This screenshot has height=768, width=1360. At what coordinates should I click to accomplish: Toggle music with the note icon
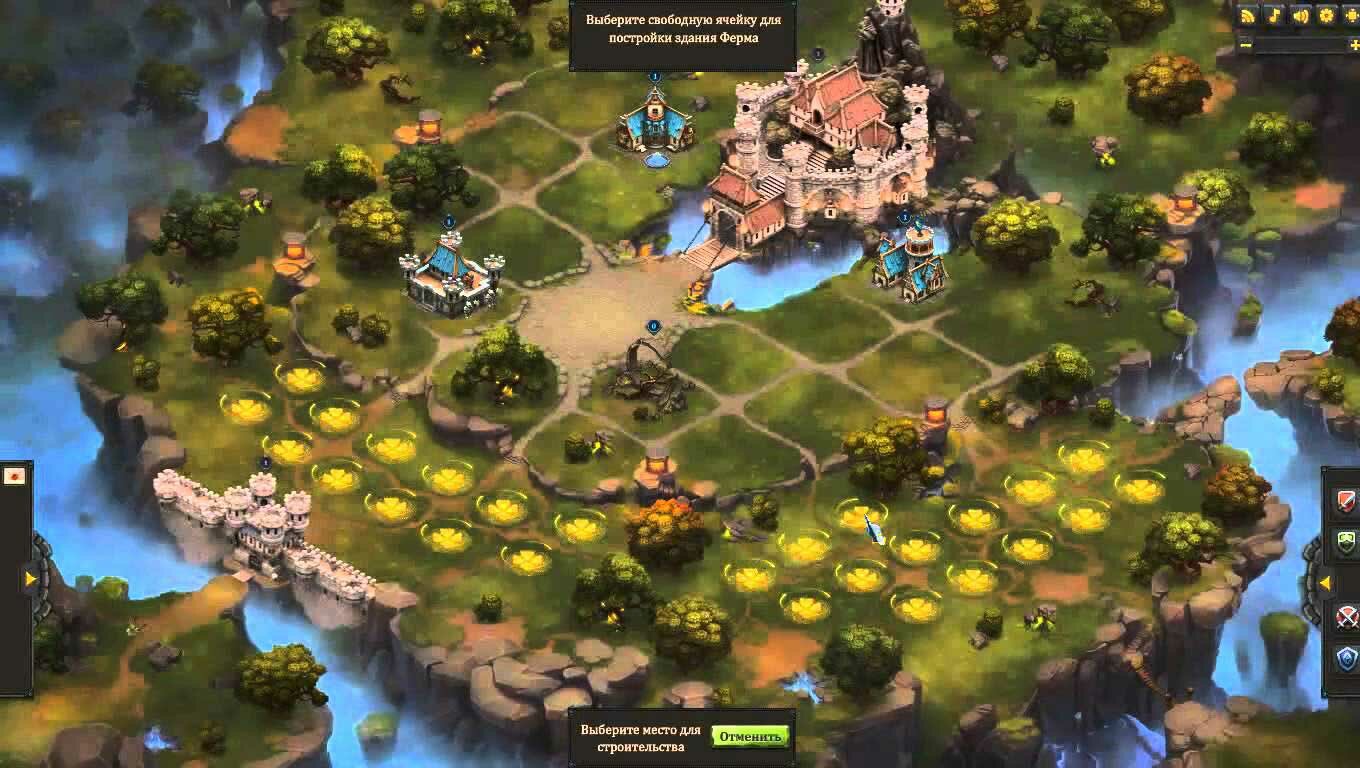[x=1274, y=15]
